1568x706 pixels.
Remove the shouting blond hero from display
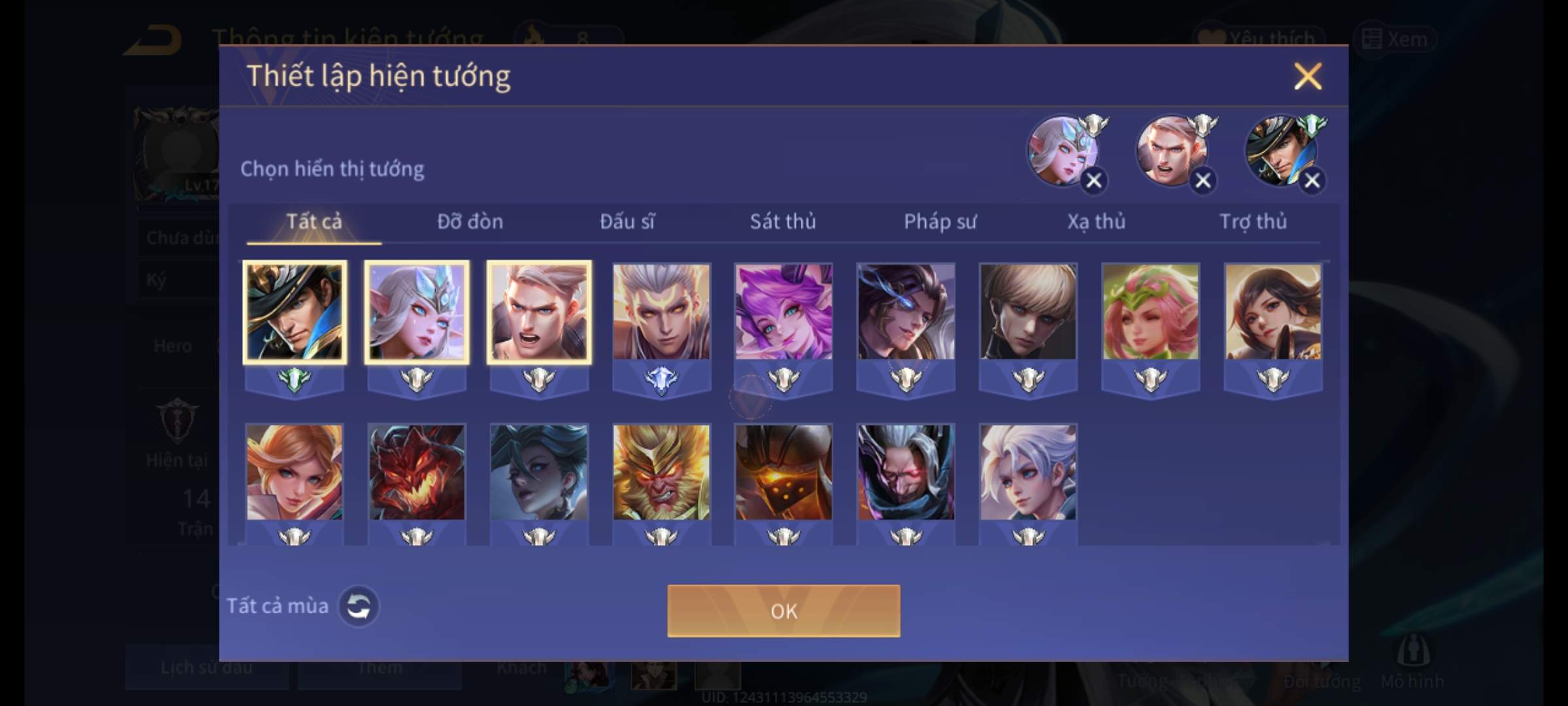(1203, 180)
